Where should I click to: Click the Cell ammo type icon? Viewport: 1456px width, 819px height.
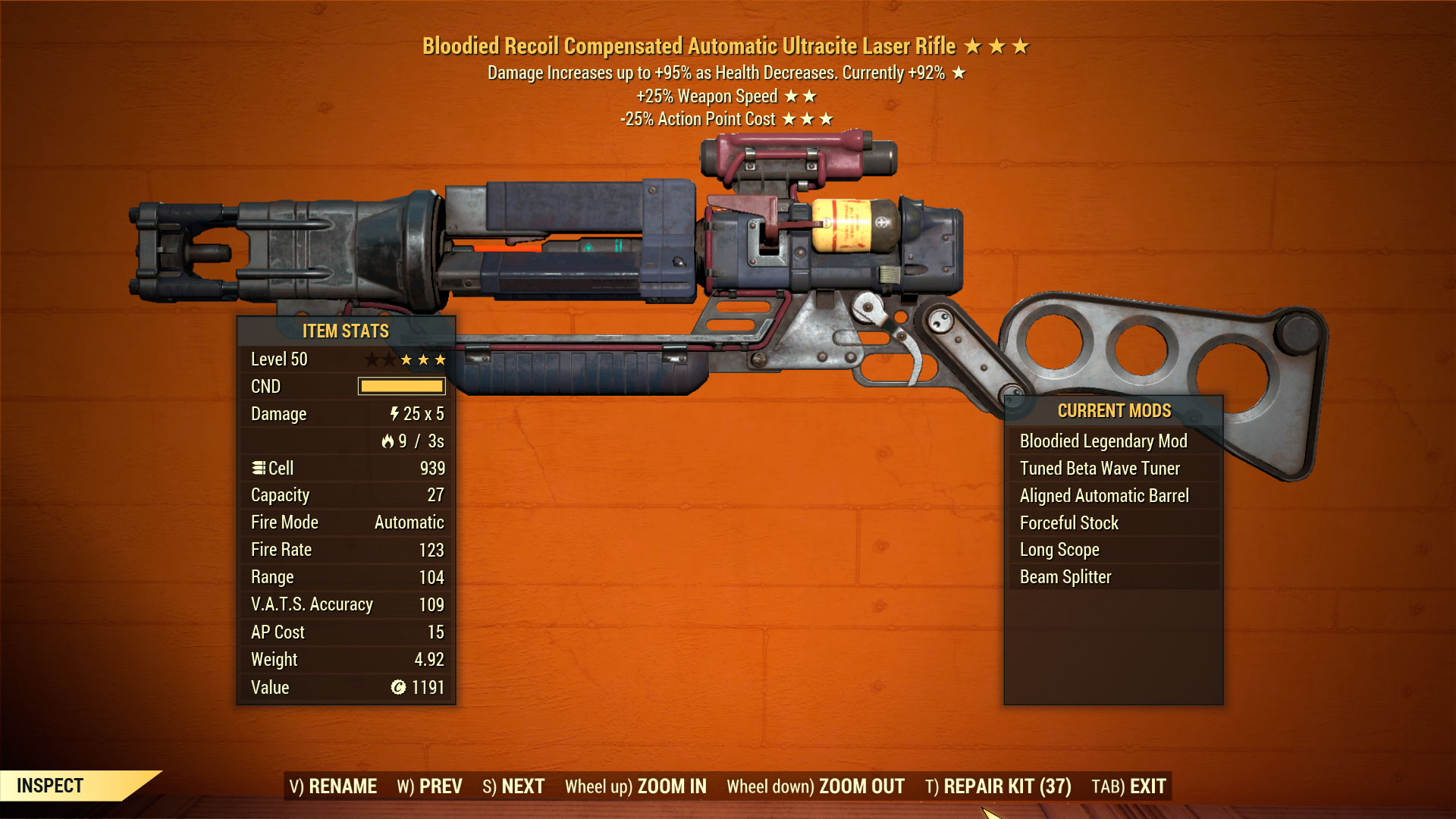pyautogui.click(x=260, y=468)
